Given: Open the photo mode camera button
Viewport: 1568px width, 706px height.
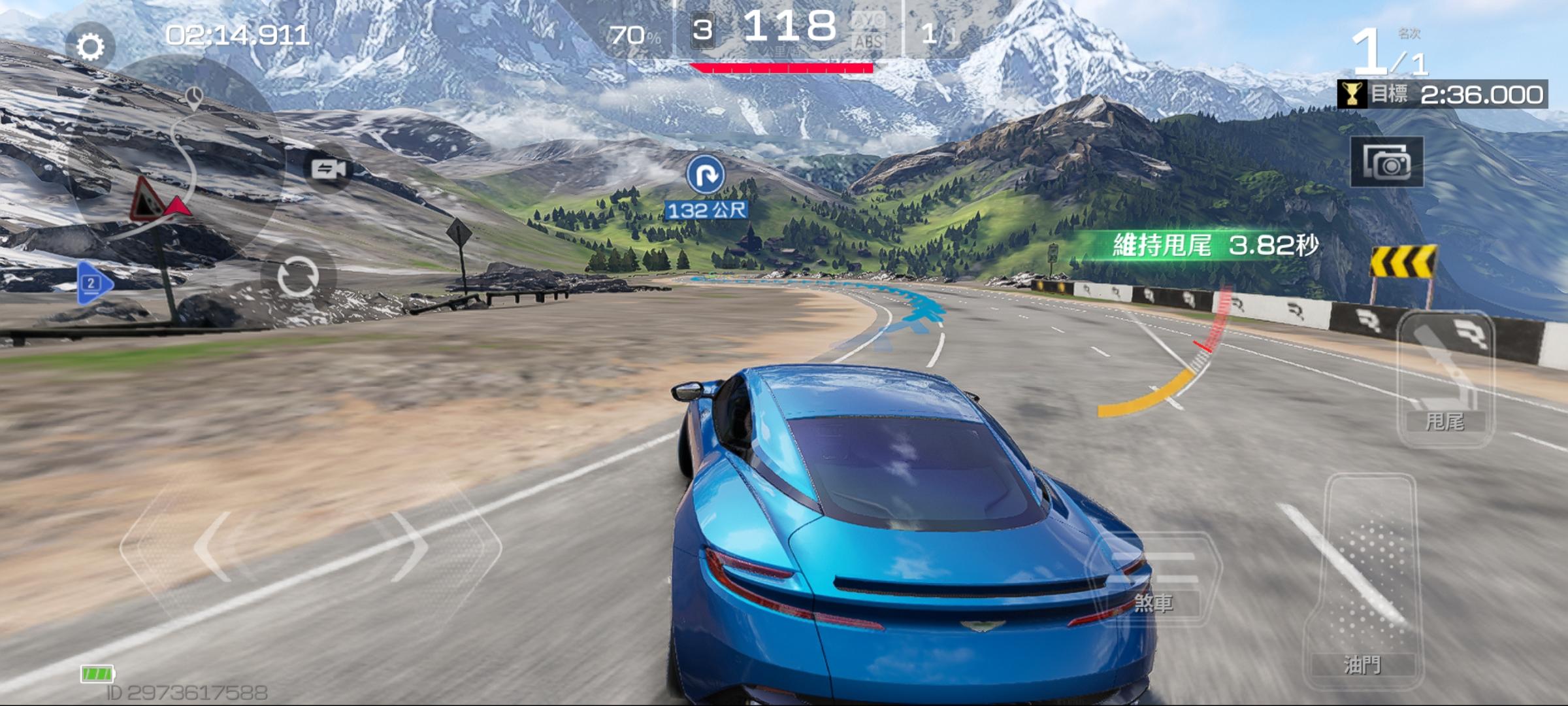Looking at the screenshot, I should point(1386,163).
